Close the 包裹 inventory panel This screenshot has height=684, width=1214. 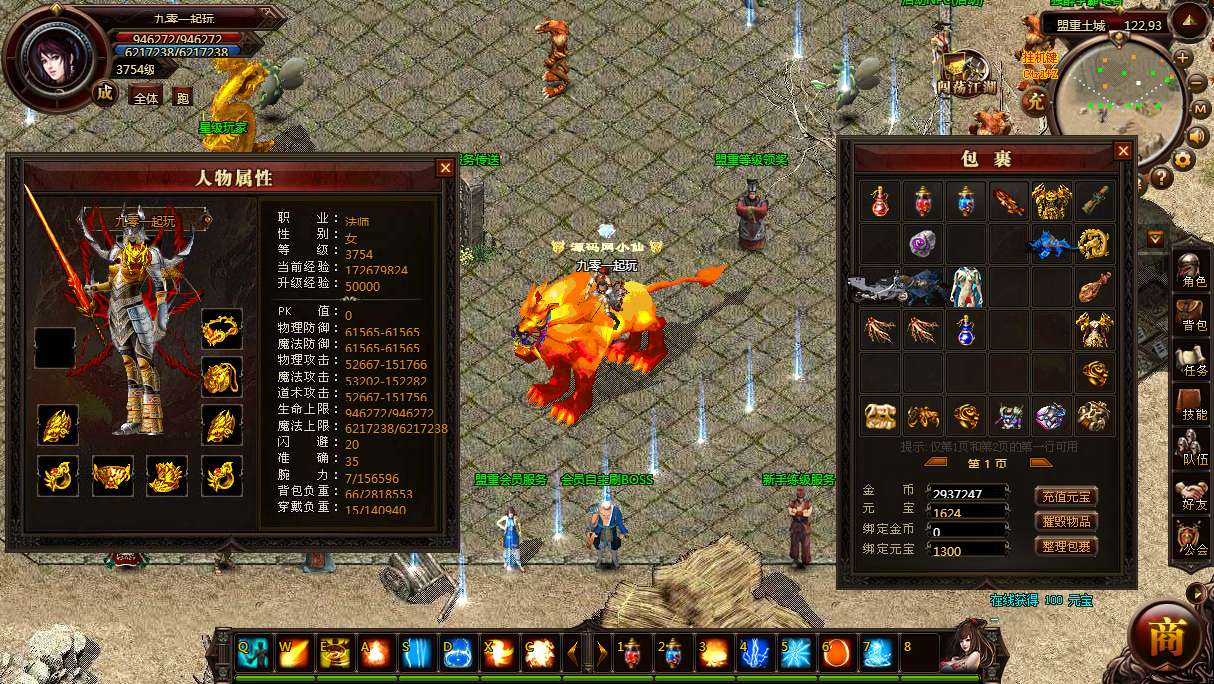point(1123,151)
